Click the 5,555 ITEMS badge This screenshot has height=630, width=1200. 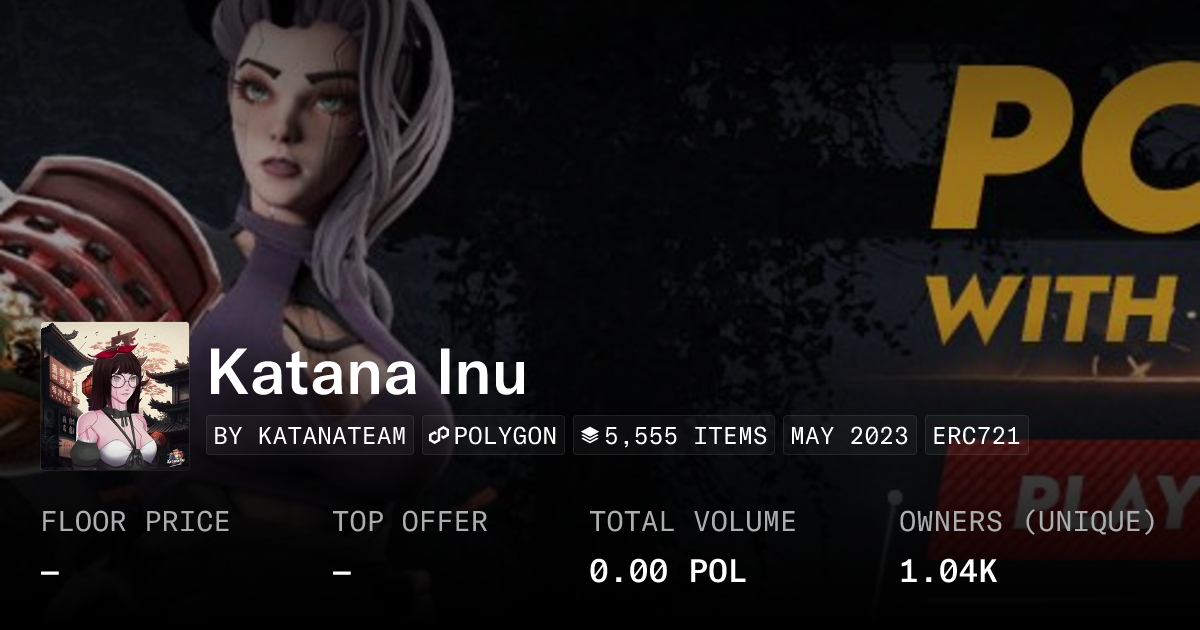point(674,436)
